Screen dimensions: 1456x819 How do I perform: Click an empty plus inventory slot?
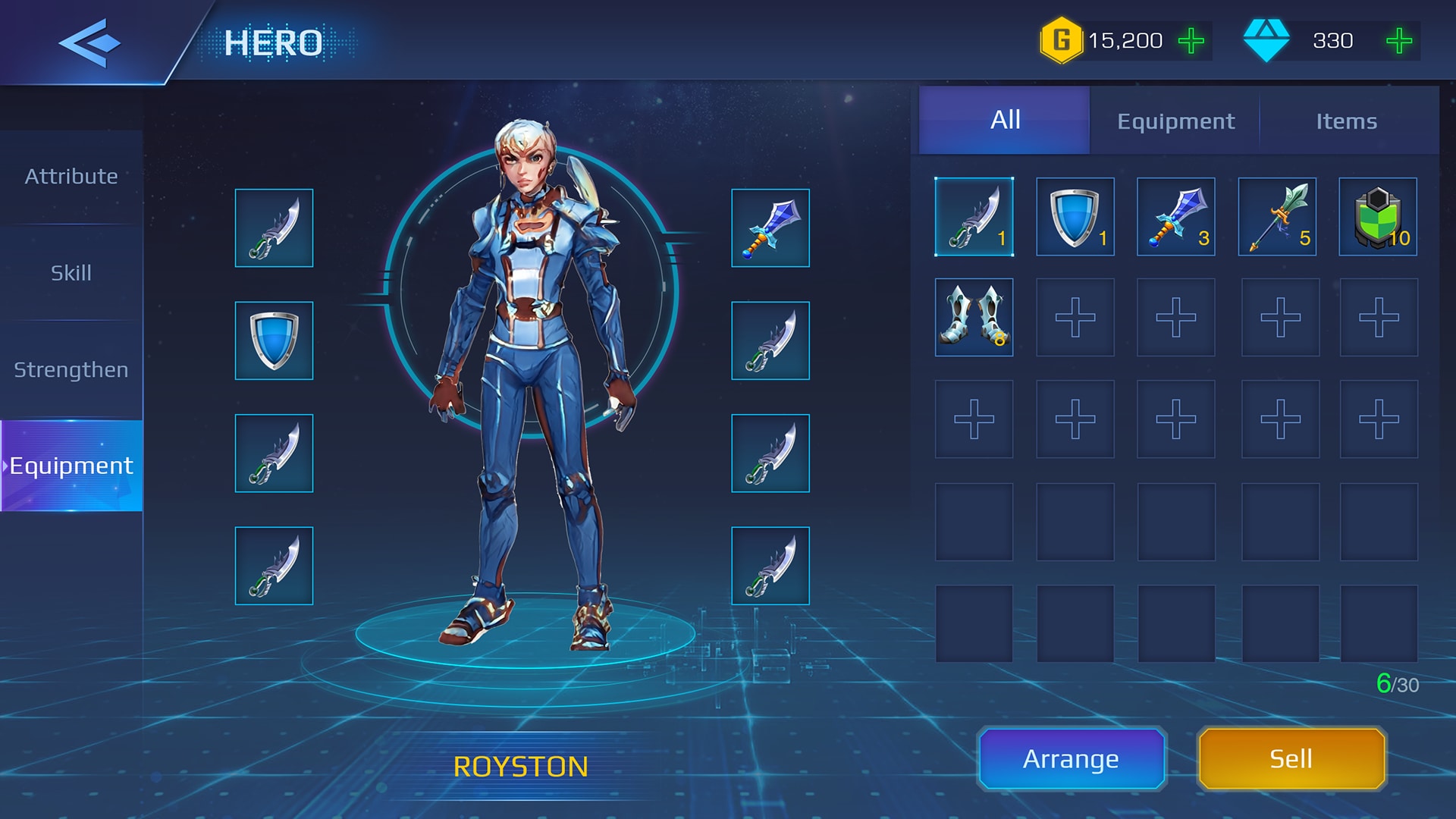click(x=1075, y=318)
